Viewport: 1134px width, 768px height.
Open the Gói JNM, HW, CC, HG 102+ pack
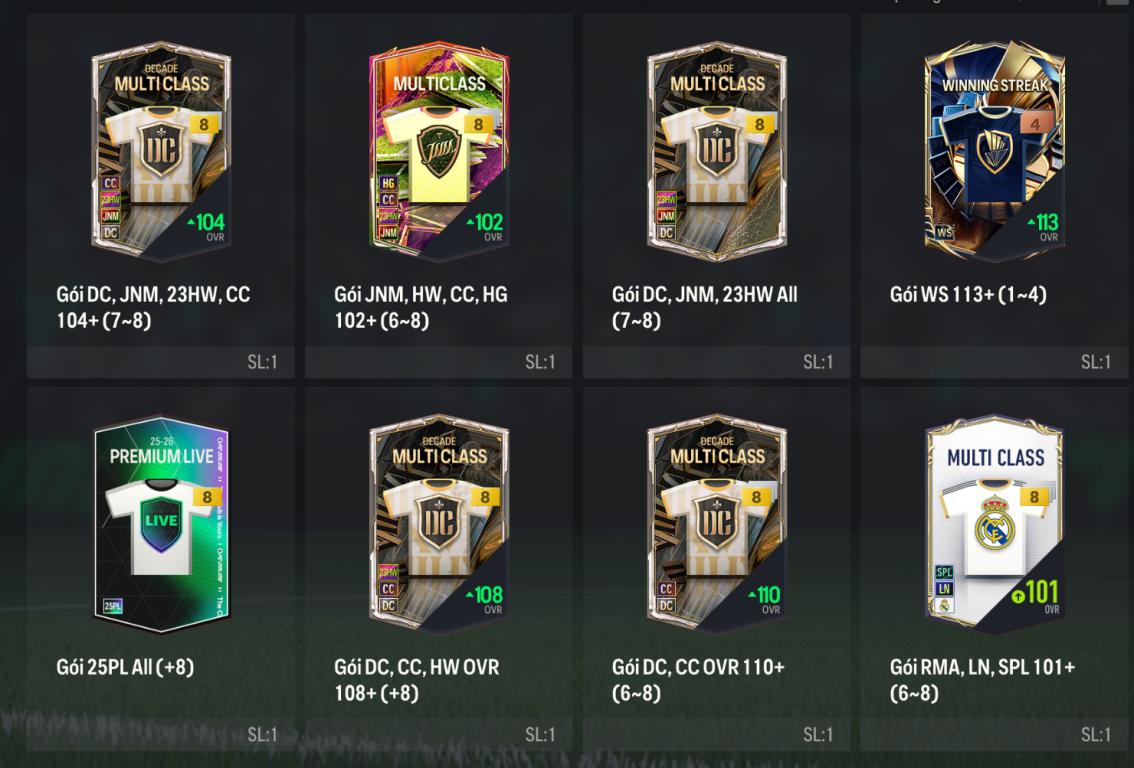click(439, 150)
